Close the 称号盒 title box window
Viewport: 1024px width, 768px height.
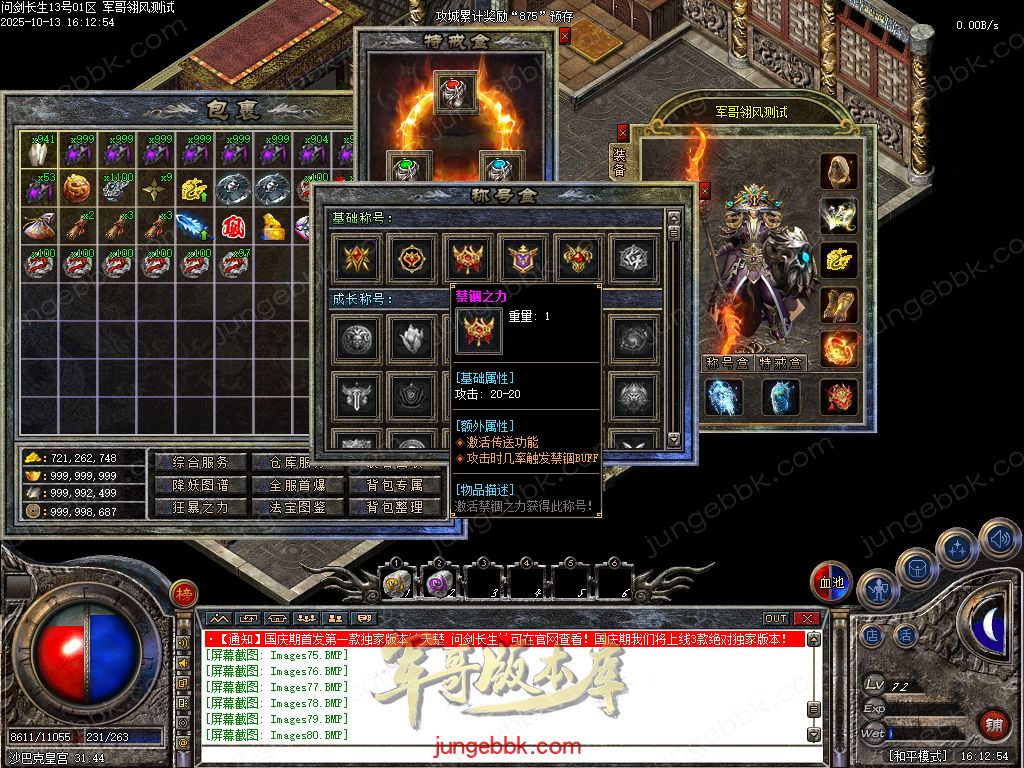coord(704,190)
